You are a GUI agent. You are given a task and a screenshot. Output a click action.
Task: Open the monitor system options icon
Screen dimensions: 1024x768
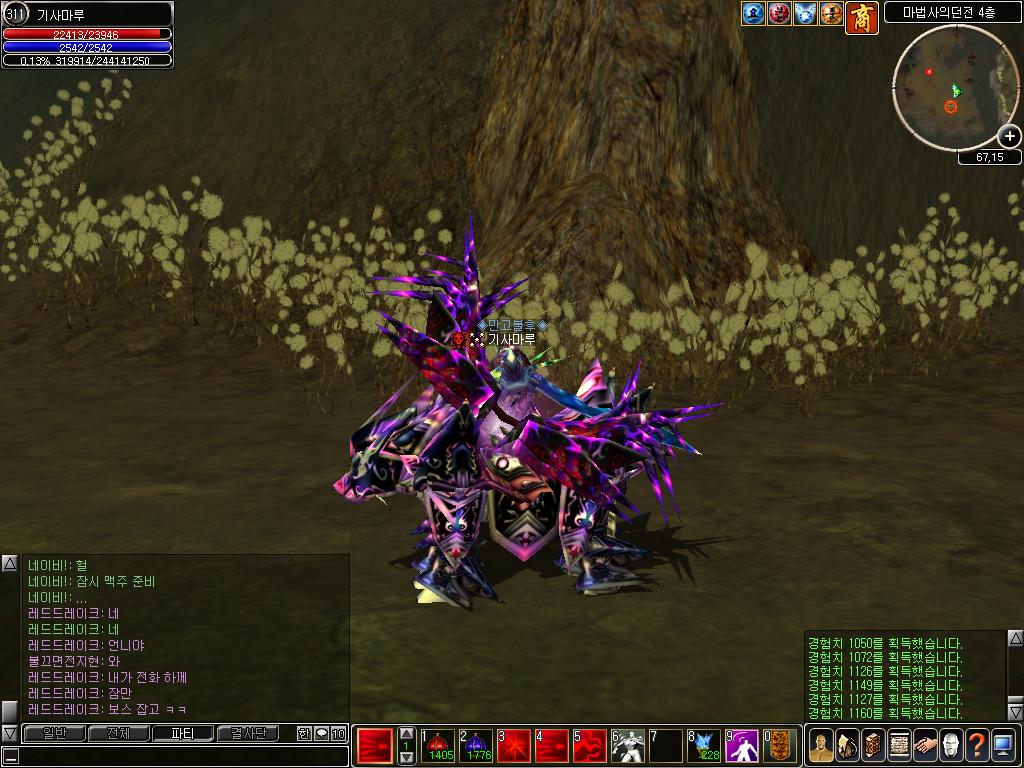tap(1003, 745)
